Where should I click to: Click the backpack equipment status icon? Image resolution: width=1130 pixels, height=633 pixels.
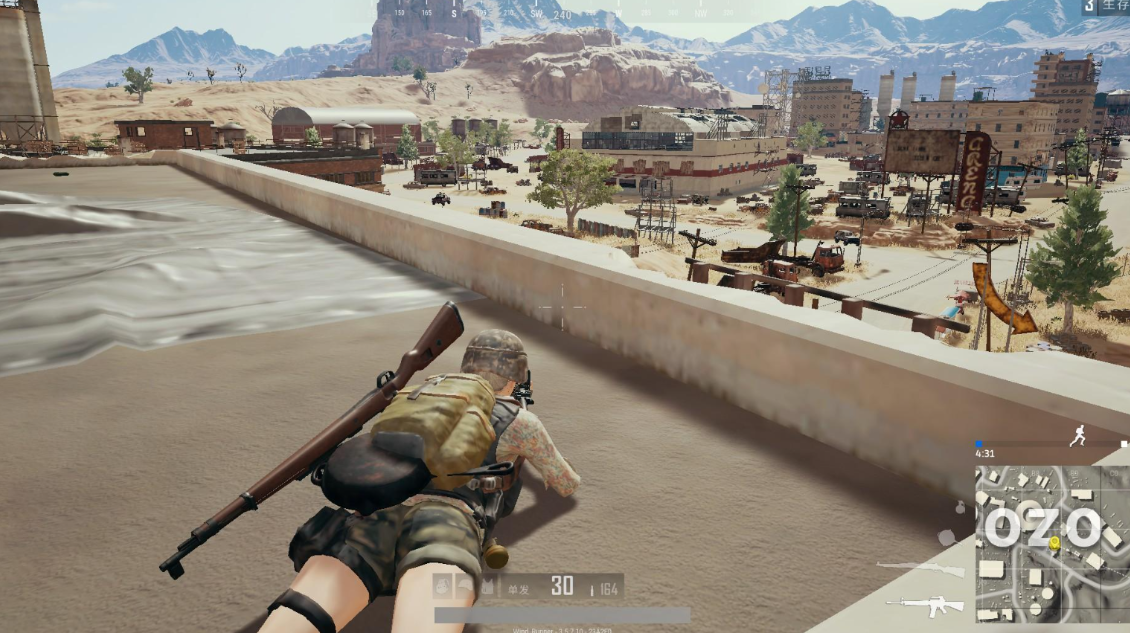(x=442, y=585)
